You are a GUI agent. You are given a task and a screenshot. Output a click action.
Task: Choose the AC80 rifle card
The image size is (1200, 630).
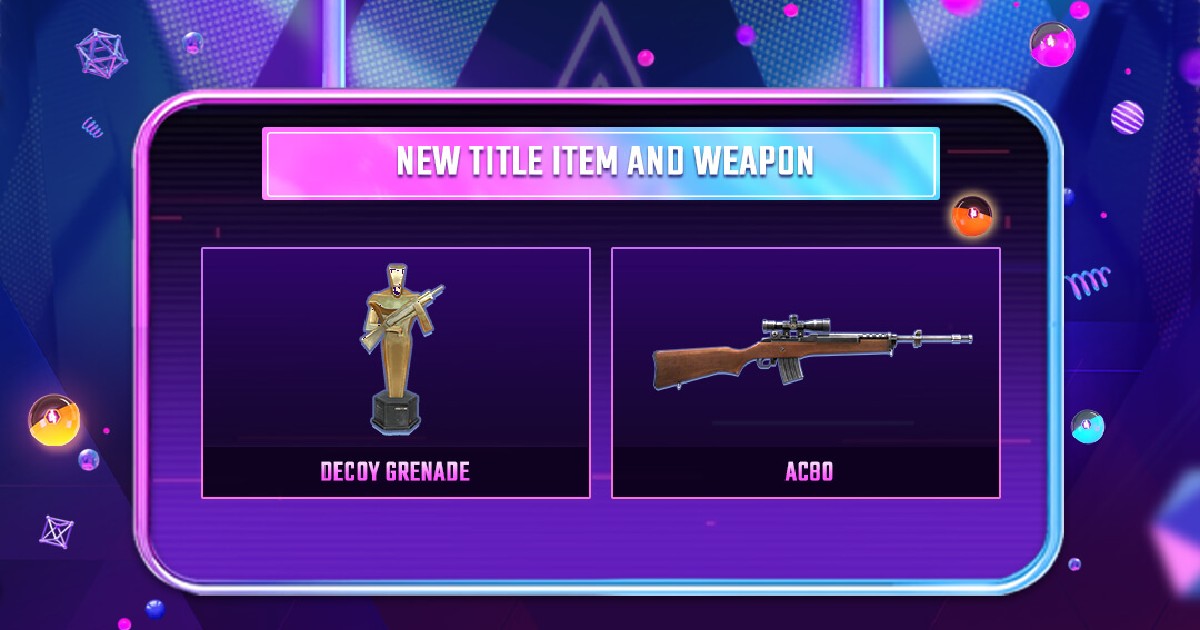pyautogui.click(x=805, y=372)
